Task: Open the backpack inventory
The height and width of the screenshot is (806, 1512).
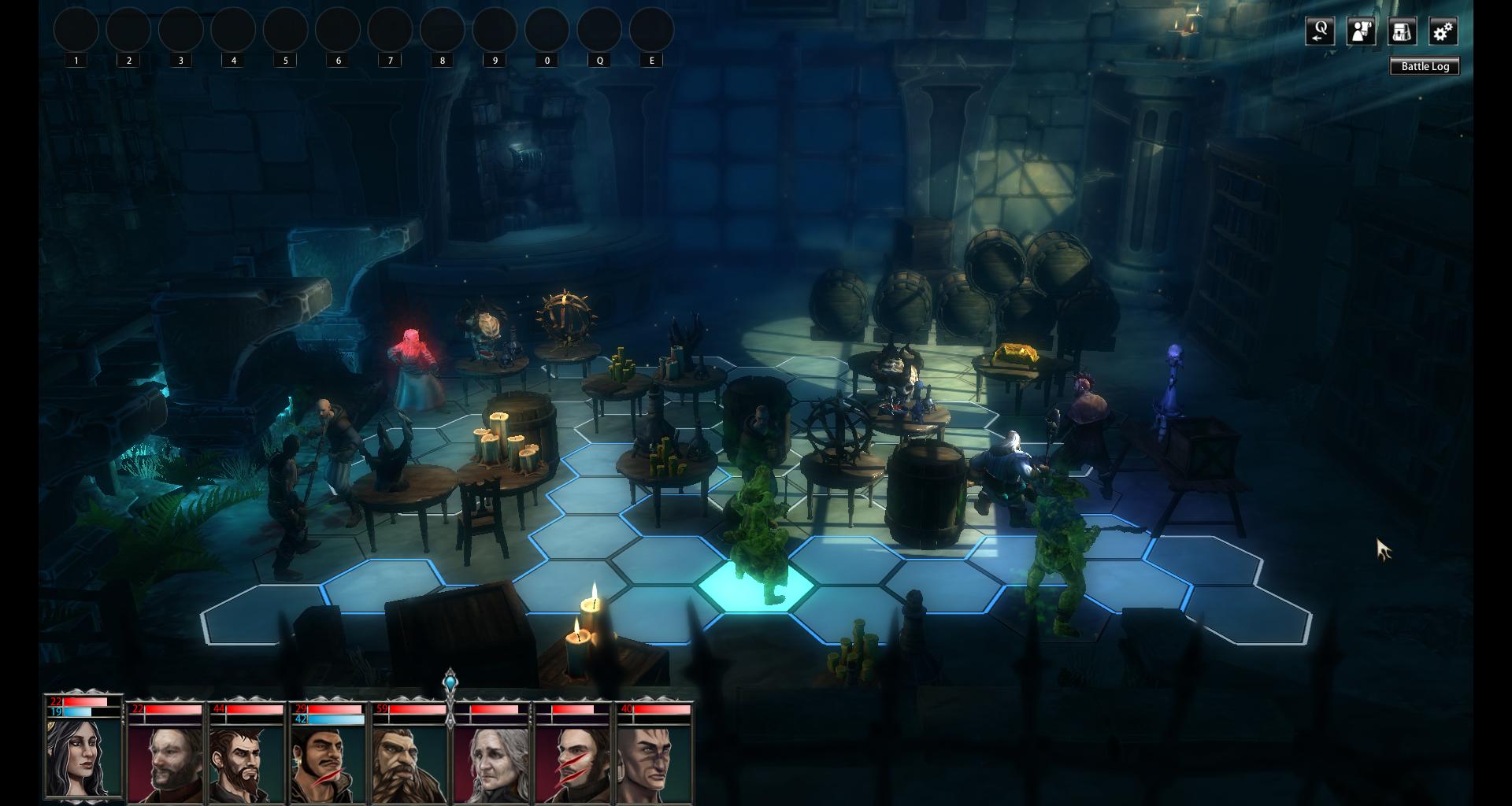Action: click(1402, 31)
